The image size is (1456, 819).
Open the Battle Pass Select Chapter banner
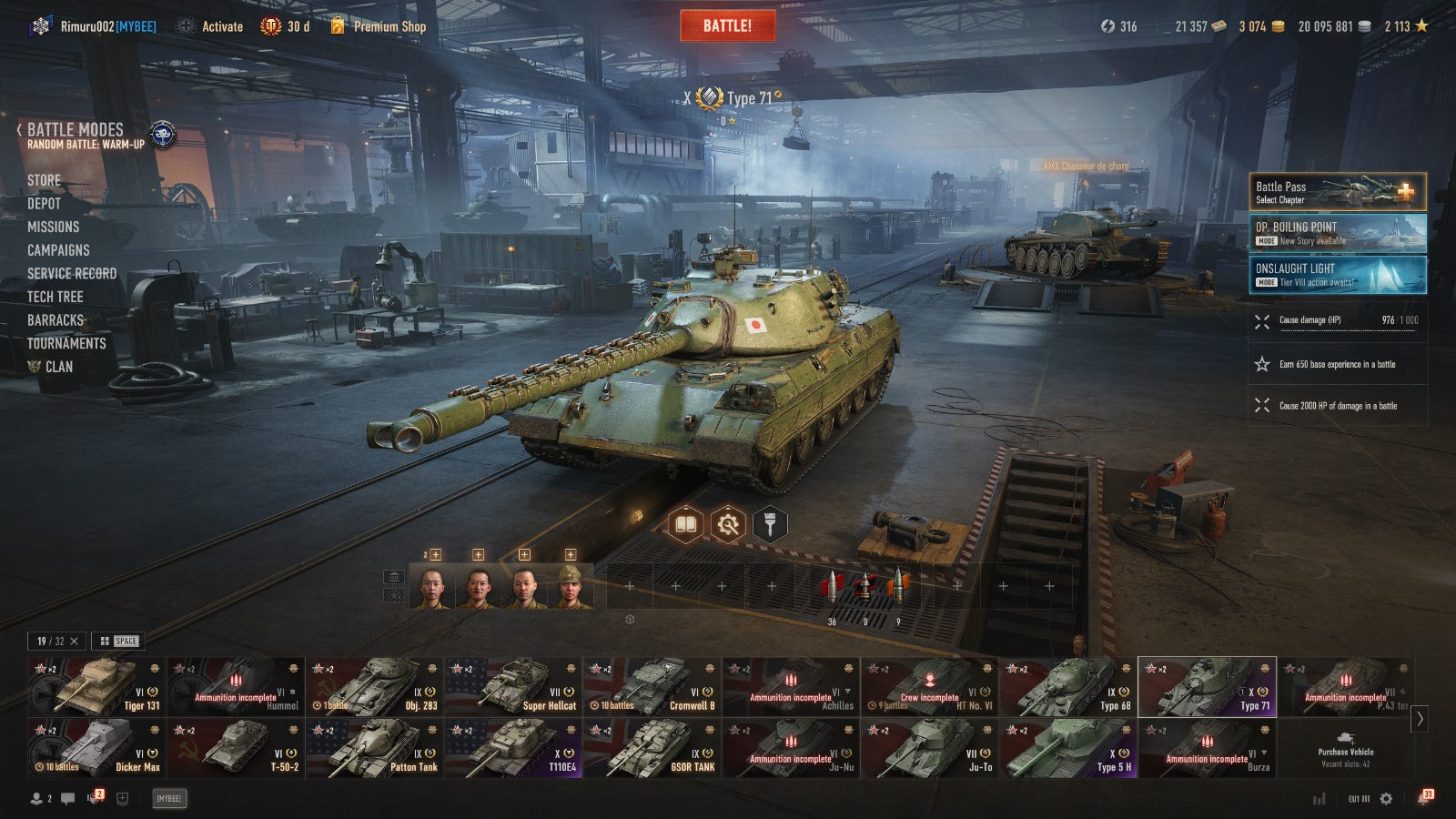coord(1337,192)
